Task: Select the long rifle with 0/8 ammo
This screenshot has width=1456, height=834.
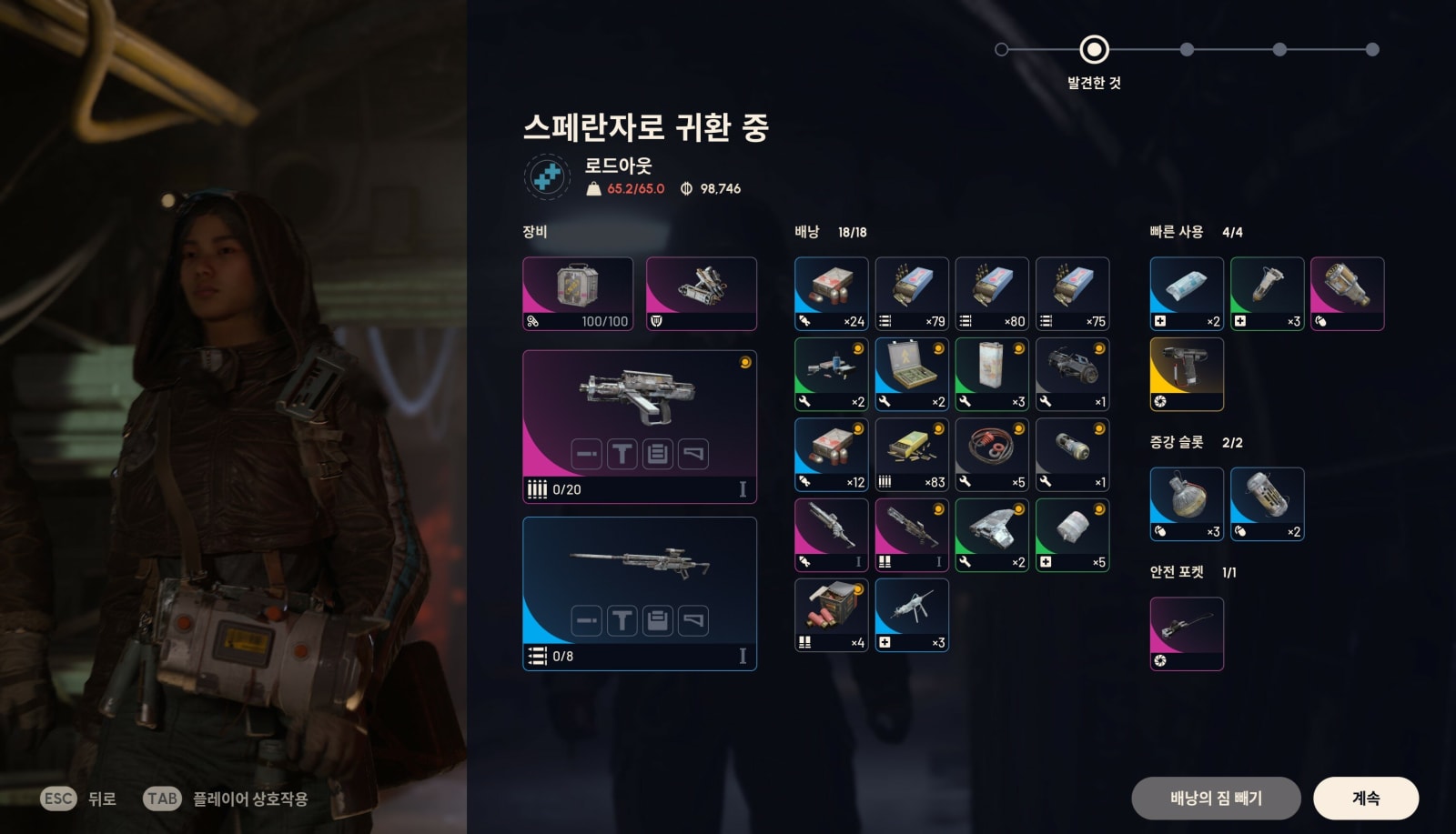Action: pos(639,593)
